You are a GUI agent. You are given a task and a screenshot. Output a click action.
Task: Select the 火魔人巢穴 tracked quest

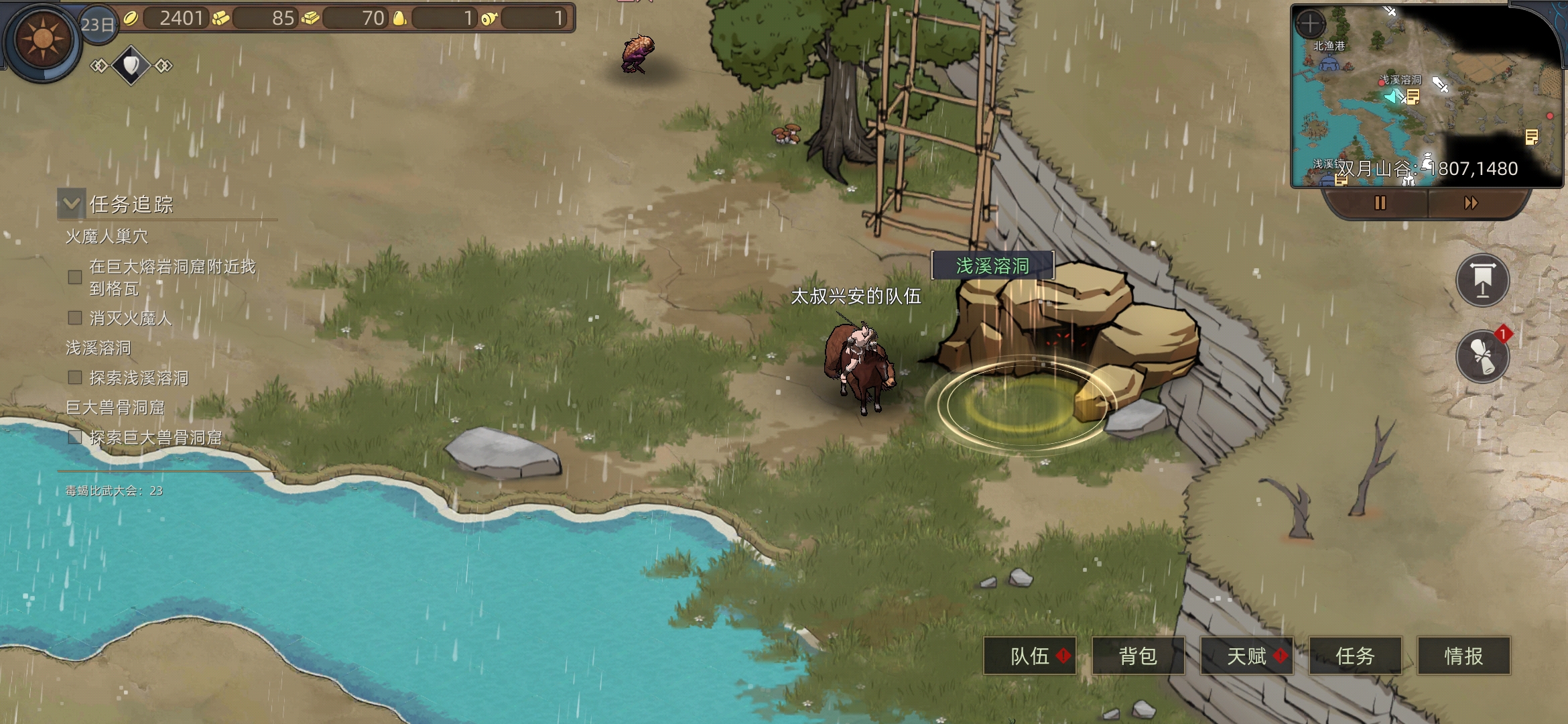pyautogui.click(x=107, y=237)
